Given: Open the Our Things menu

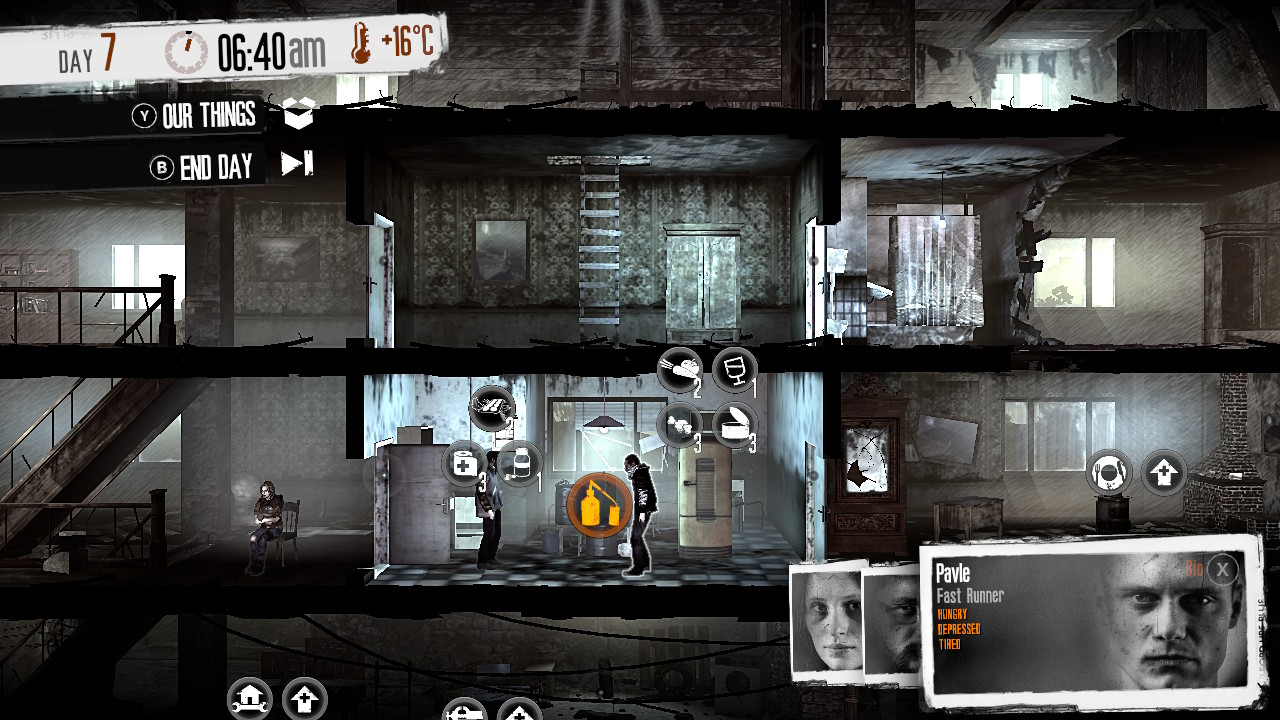Looking at the screenshot, I should [210, 115].
